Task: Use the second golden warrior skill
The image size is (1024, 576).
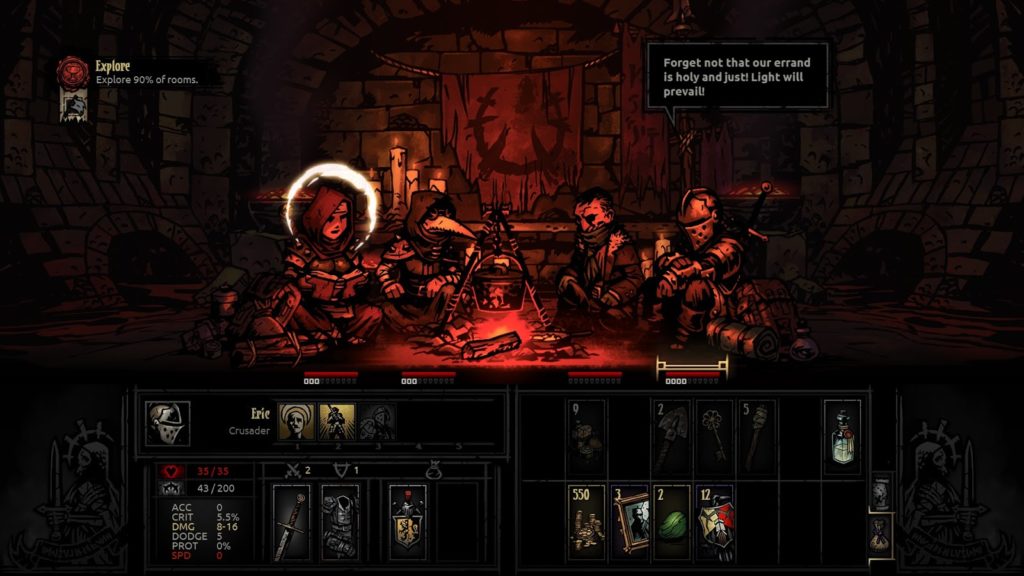Action: tap(337, 423)
